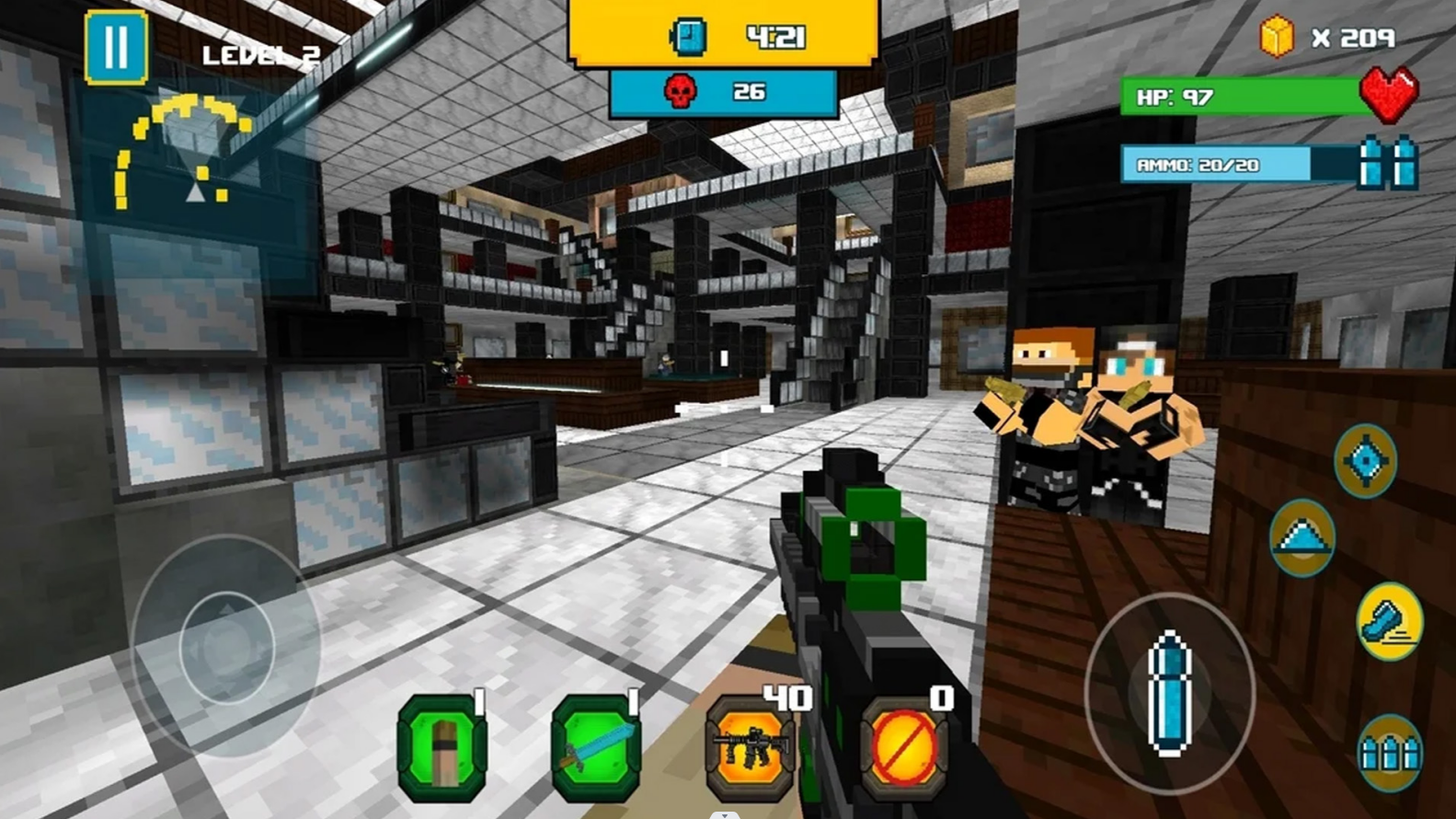Fire using the blue bullet button
Image resolution: width=1456 pixels, height=819 pixels.
[1169, 692]
